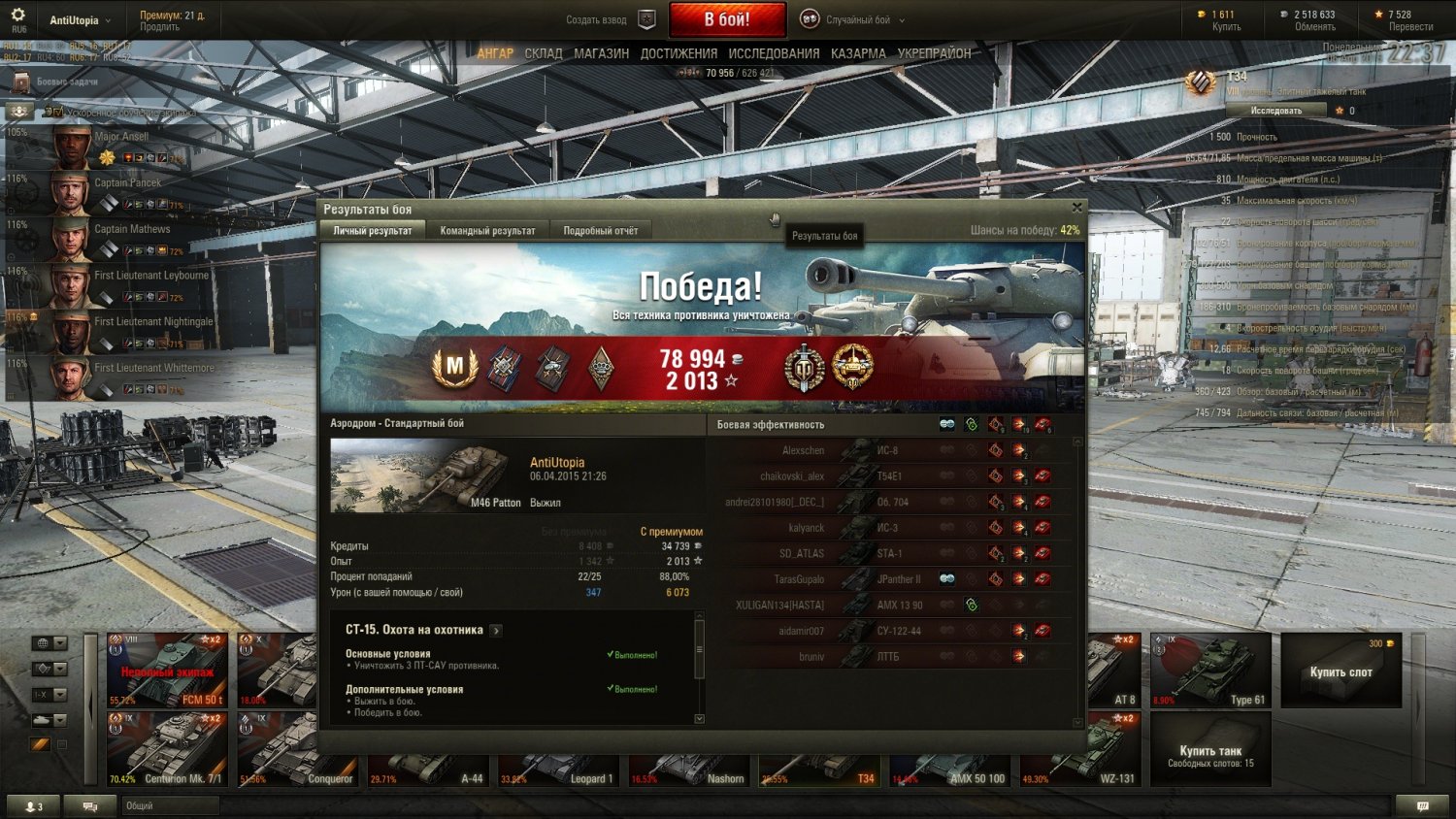Screen dimensions: 1456x819
Task: Go to the ИССЛЕДОВАНИЯ section
Action: pyautogui.click(x=774, y=54)
